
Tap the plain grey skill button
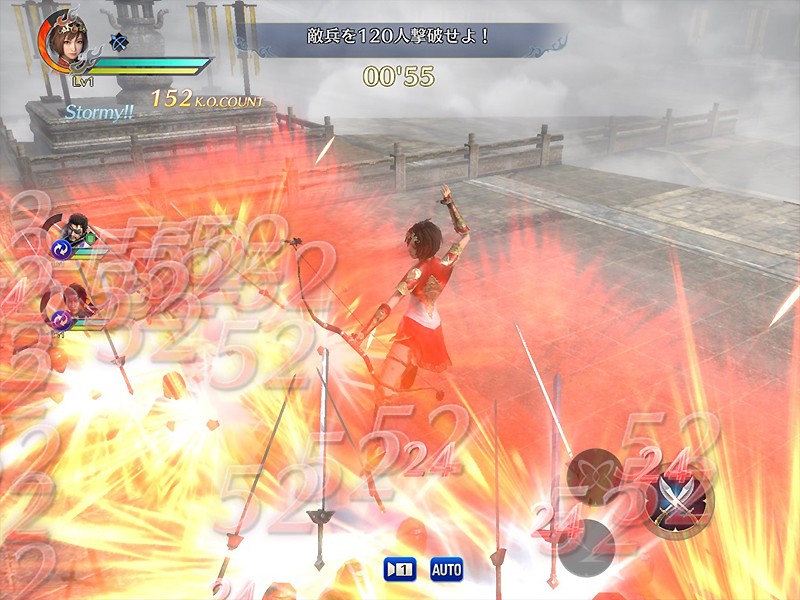pos(586,549)
